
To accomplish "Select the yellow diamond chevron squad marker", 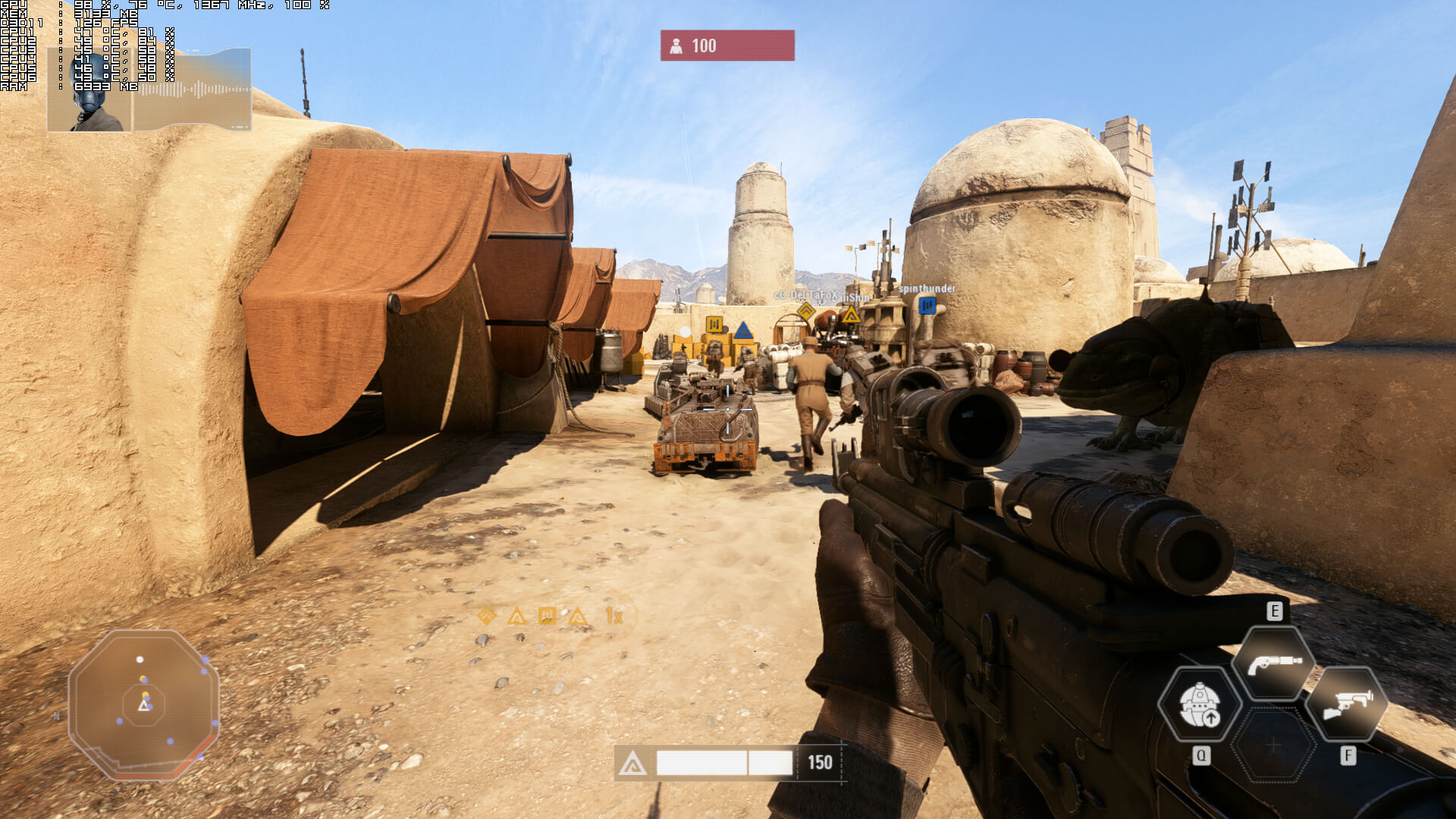I will [805, 310].
